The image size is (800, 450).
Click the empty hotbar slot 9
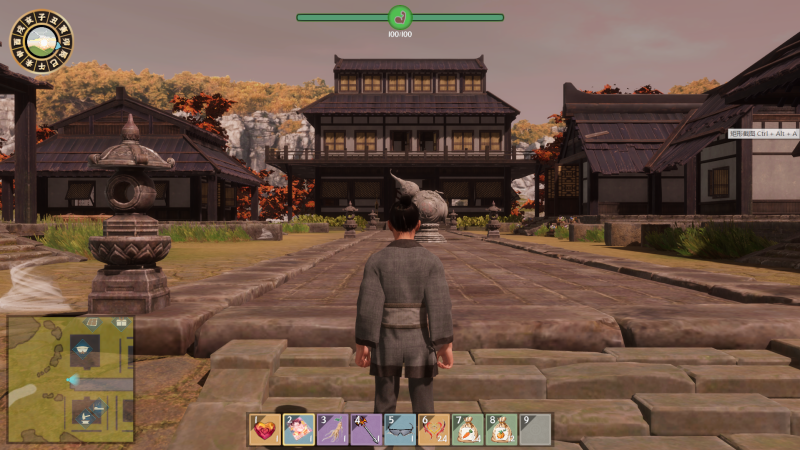tap(535, 430)
